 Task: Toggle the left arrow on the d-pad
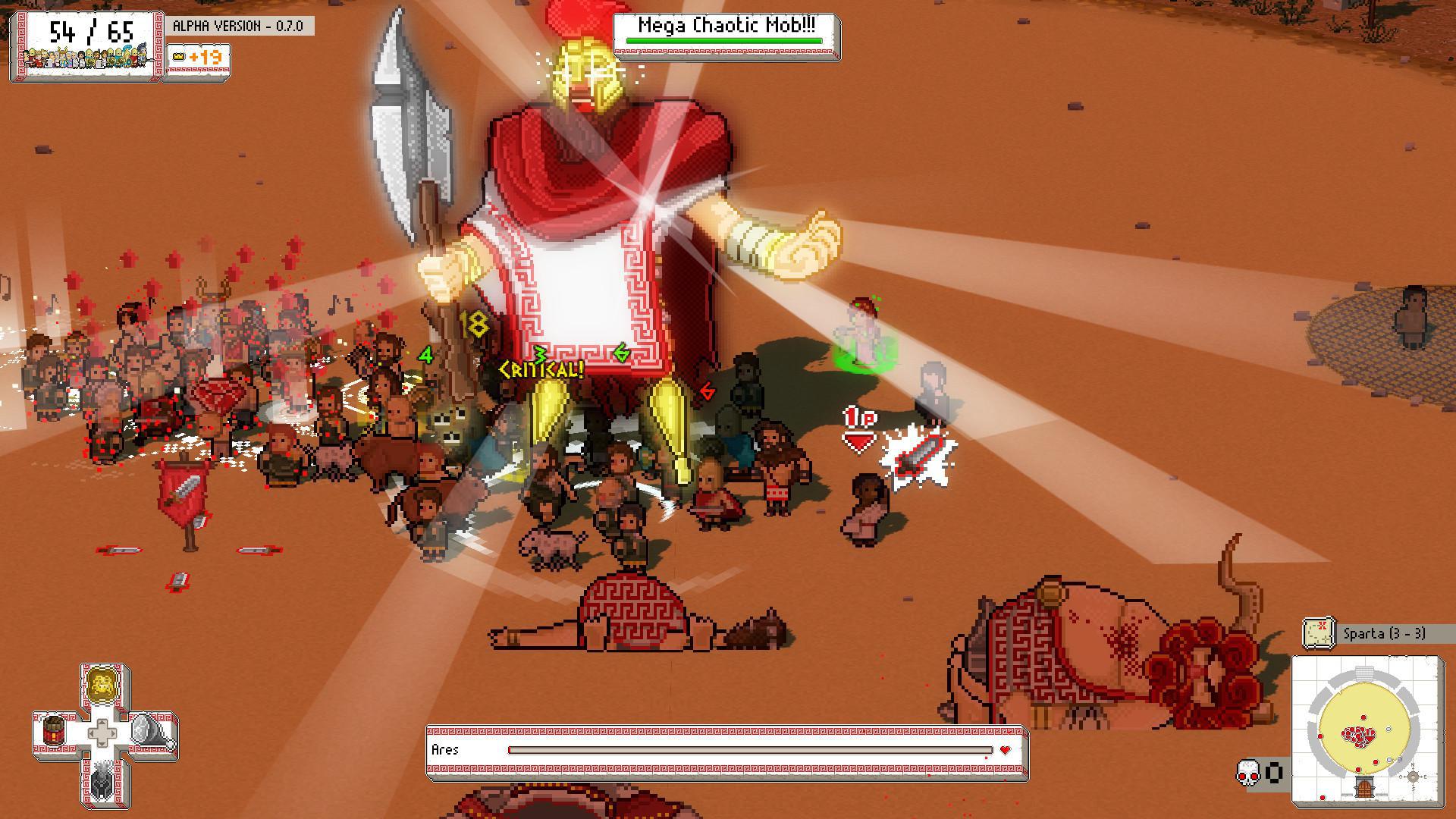tap(93, 733)
